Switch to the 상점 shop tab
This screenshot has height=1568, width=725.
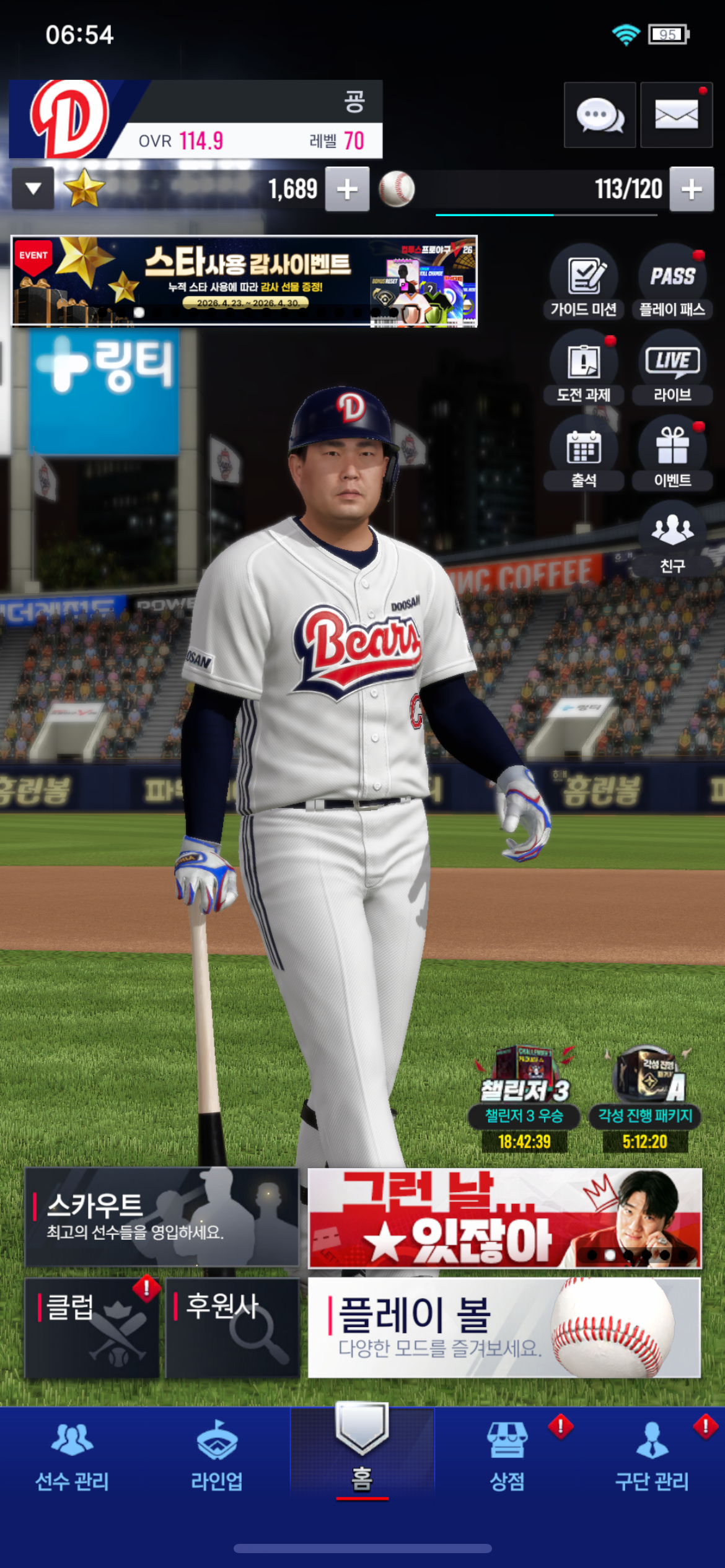507,1454
